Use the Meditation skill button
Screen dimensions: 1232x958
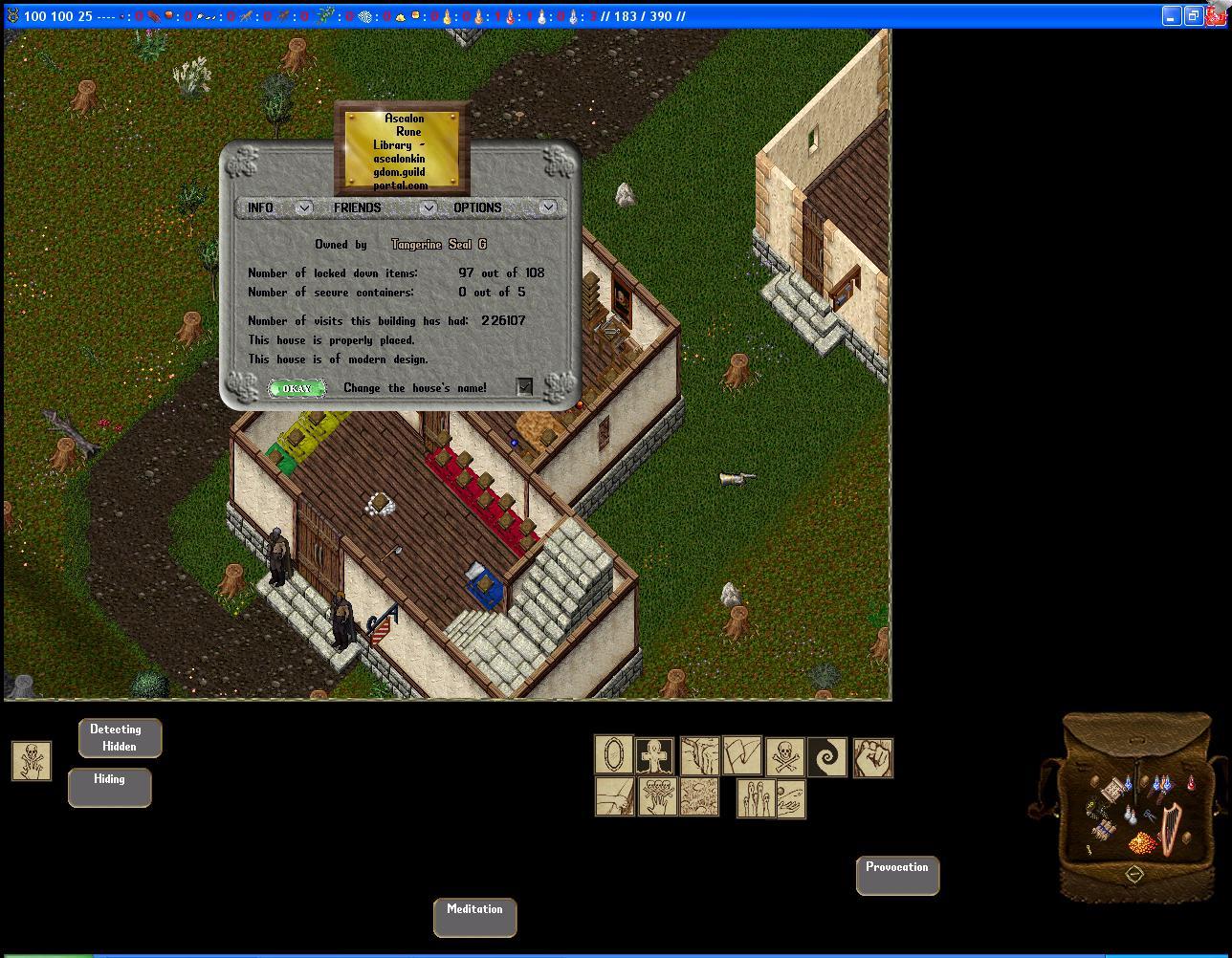pyautogui.click(x=474, y=918)
